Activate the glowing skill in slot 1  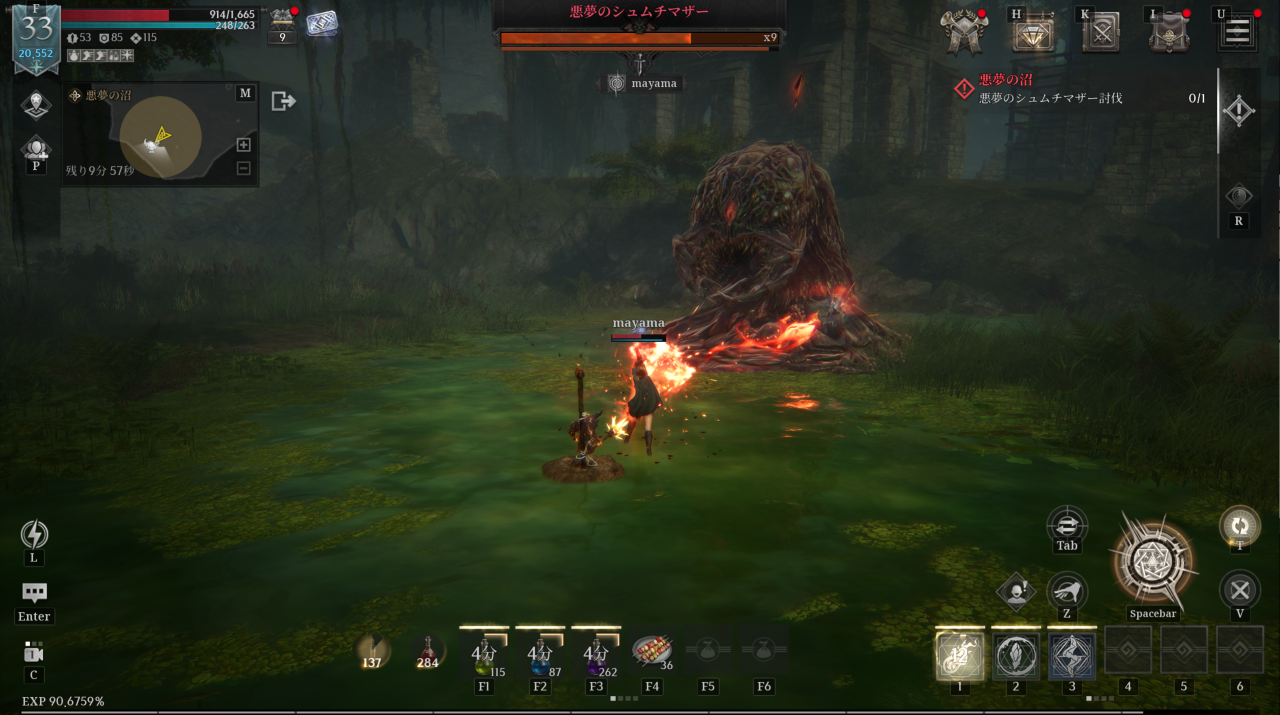click(960, 656)
